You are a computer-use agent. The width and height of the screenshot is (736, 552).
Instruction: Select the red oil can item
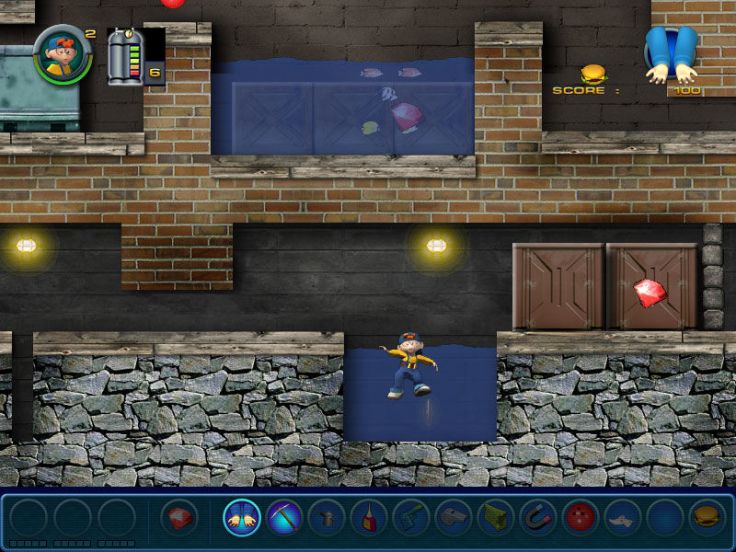369,517
